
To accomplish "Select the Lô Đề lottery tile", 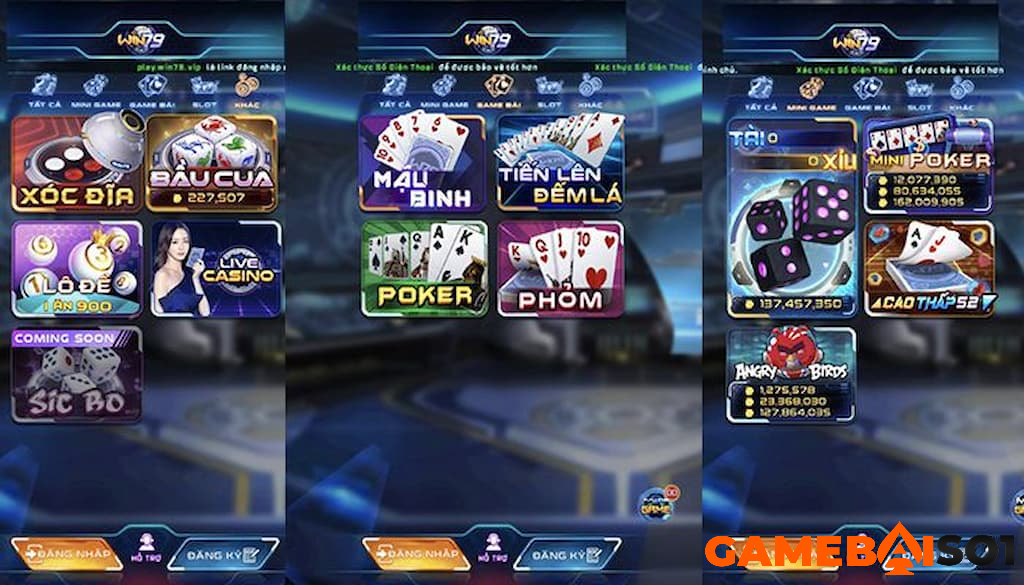I will [x=76, y=268].
